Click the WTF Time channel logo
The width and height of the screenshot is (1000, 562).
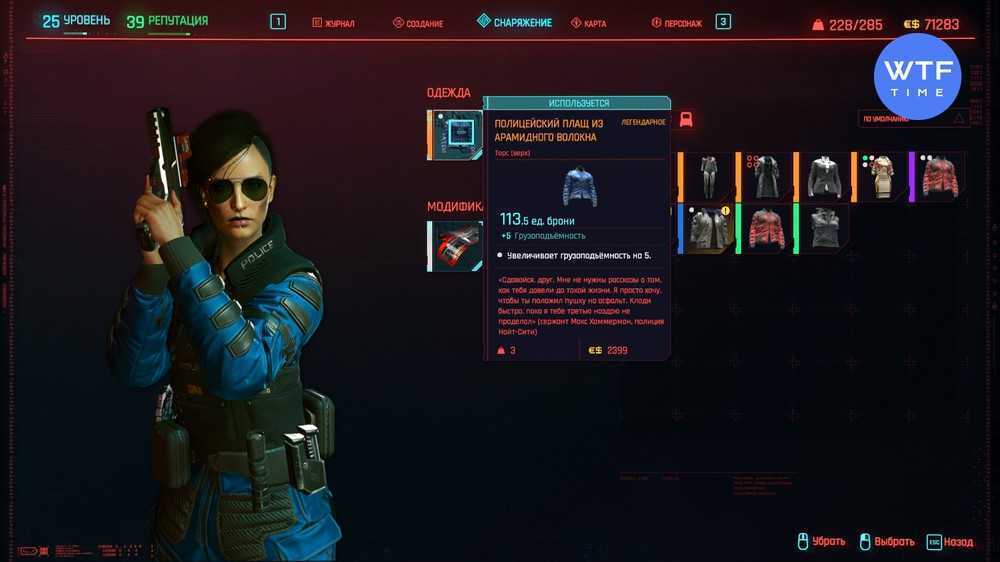917,77
